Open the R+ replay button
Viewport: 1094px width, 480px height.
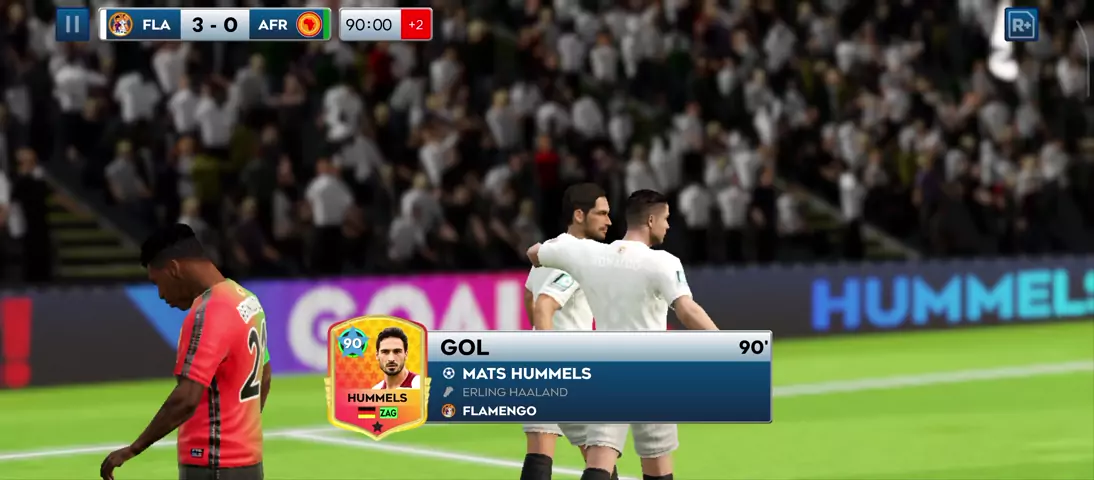pyautogui.click(x=1021, y=24)
